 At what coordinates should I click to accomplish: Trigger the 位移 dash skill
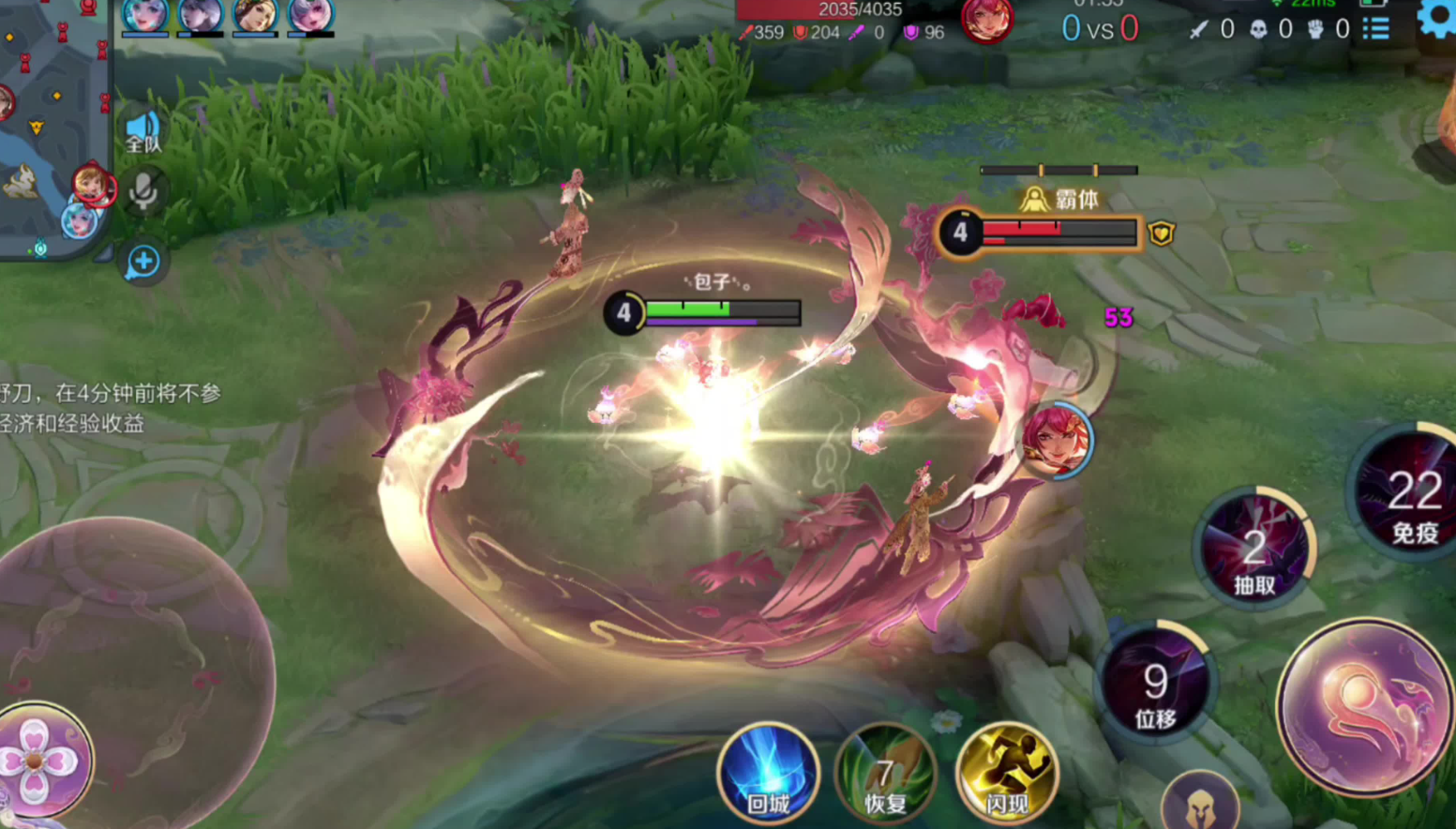pyautogui.click(x=1155, y=686)
